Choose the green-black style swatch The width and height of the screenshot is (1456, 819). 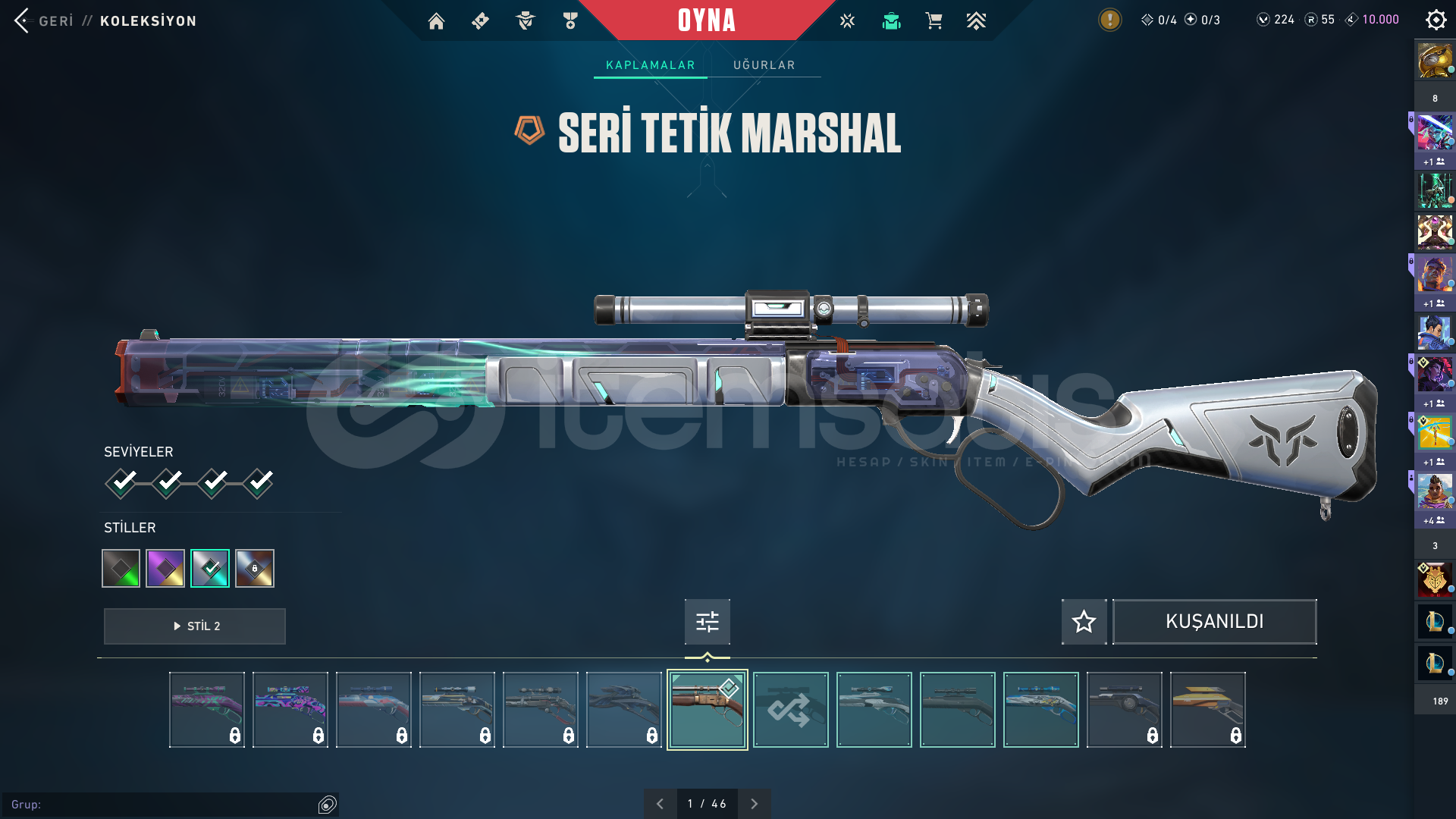click(121, 569)
